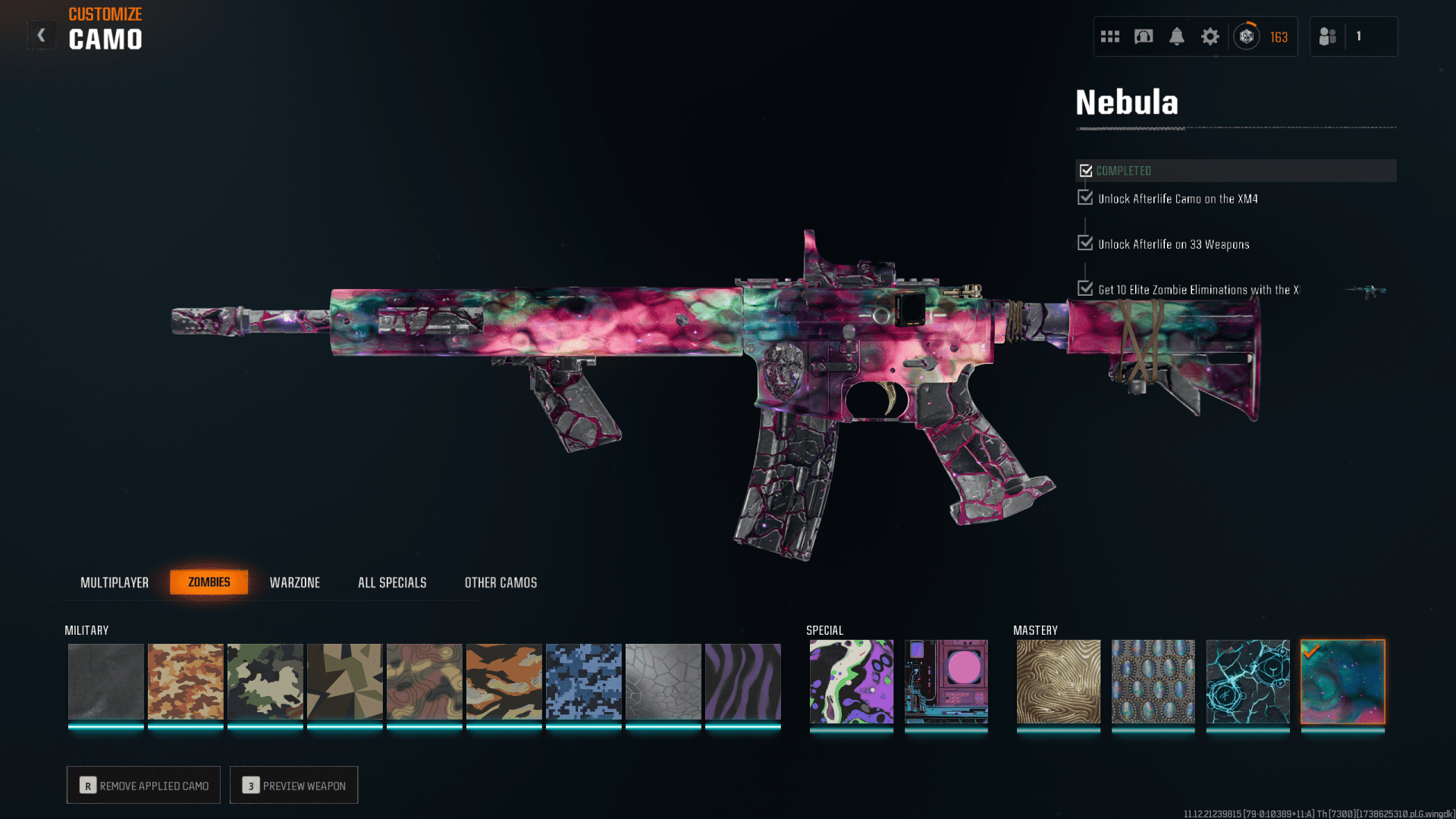Select the Nebula mastery camo swatch

click(1343, 681)
